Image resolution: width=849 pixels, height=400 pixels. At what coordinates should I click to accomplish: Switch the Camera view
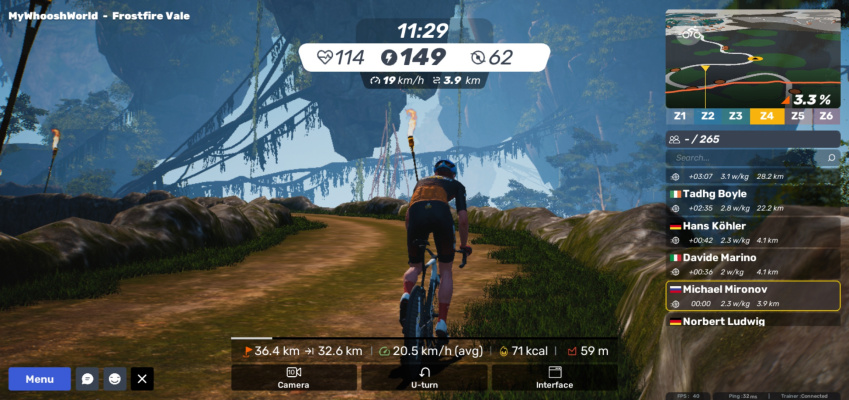click(293, 377)
